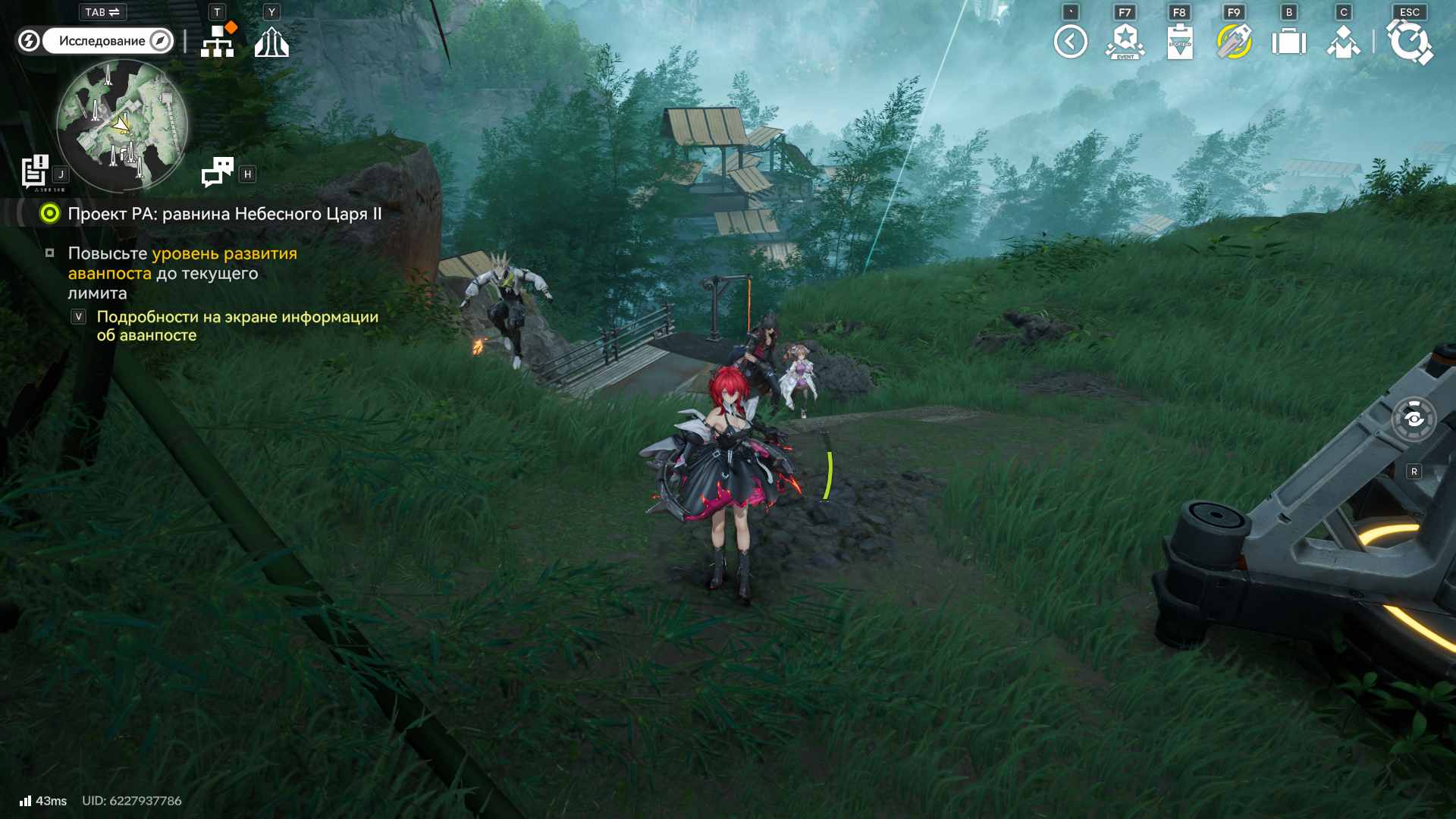Open the yellow-highlighted ticket icon
The image size is (1456, 819).
point(1234,42)
